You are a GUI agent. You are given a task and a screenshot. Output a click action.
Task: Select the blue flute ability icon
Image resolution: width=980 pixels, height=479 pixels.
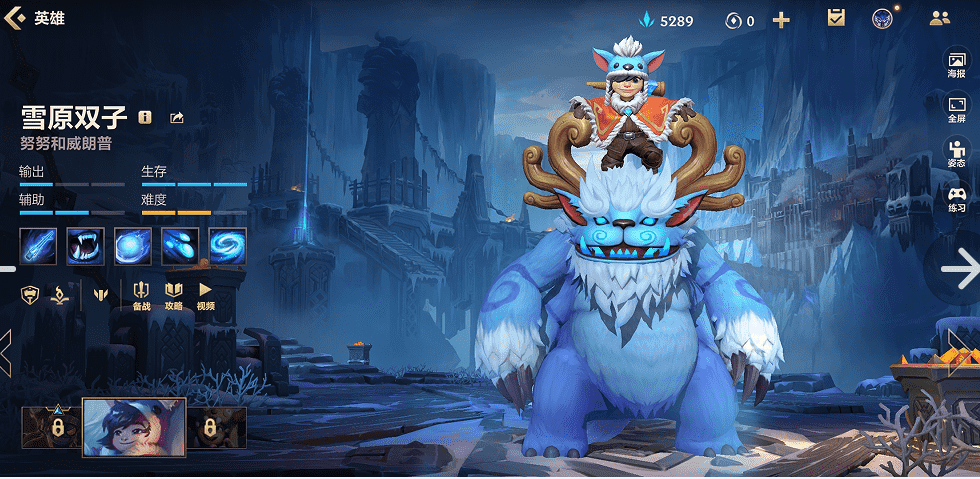pos(38,246)
